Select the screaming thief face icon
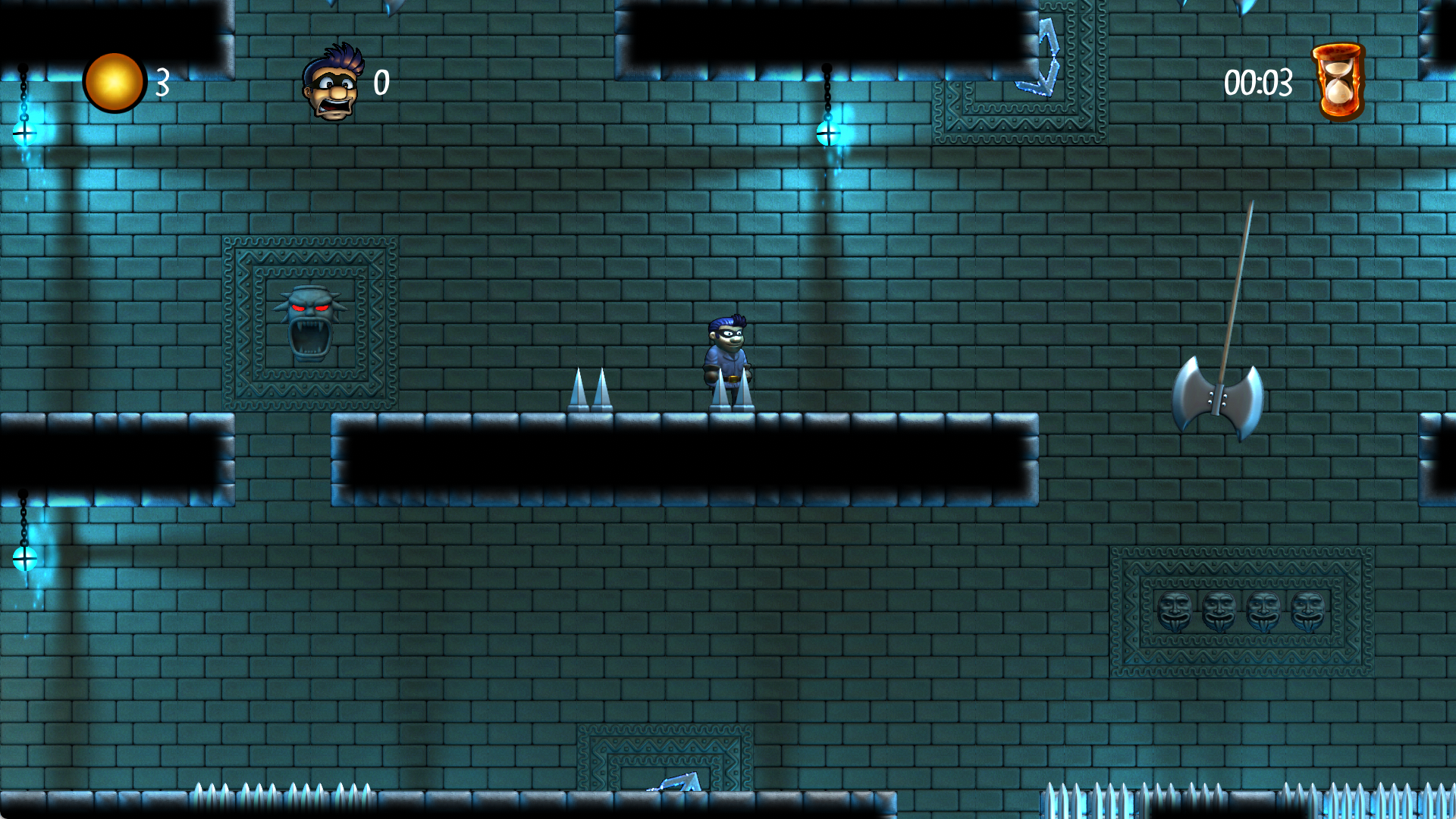This screenshot has height=819, width=1456. tap(332, 83)
